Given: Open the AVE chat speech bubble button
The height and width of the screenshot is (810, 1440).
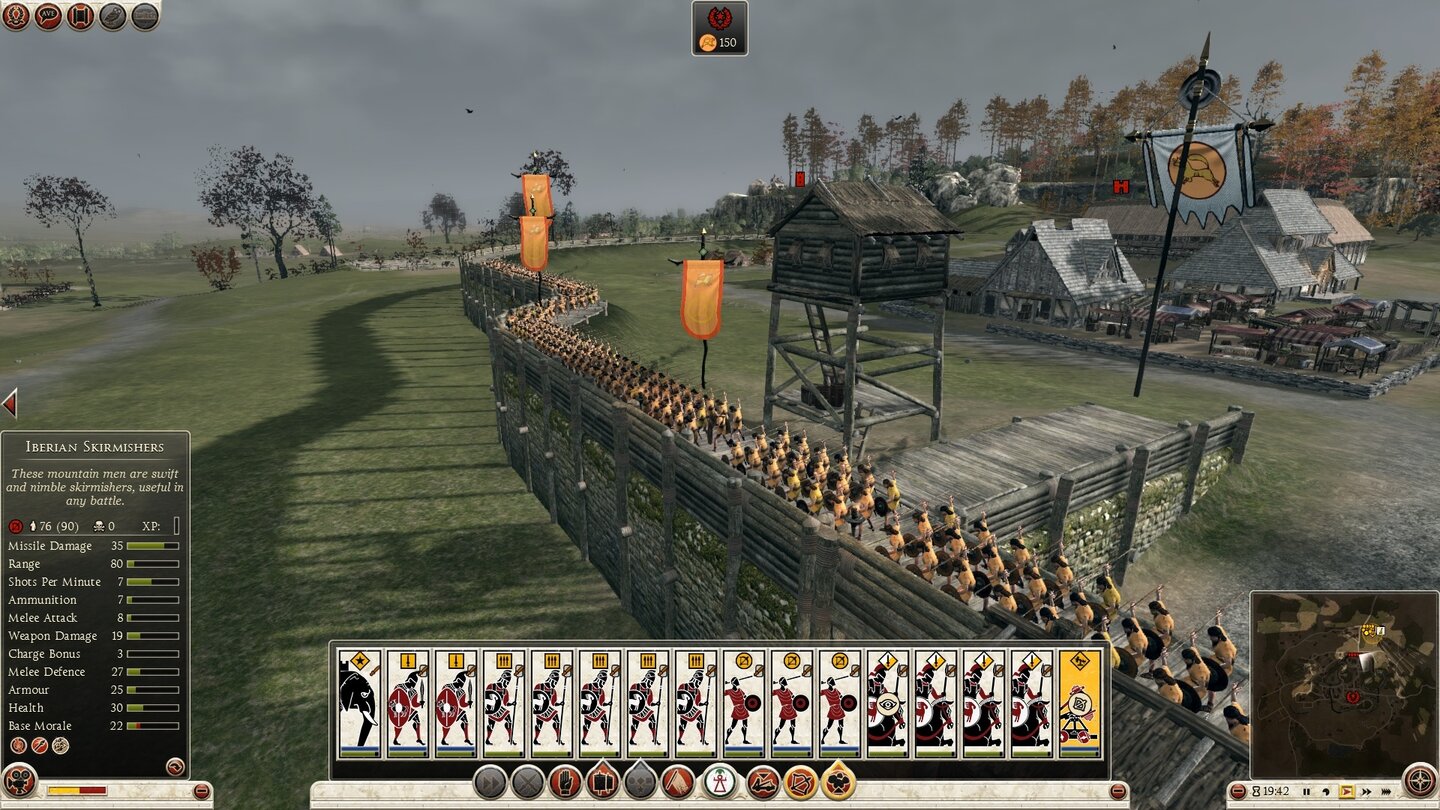Looking at the screenshot, I should [x=48, y=16].
